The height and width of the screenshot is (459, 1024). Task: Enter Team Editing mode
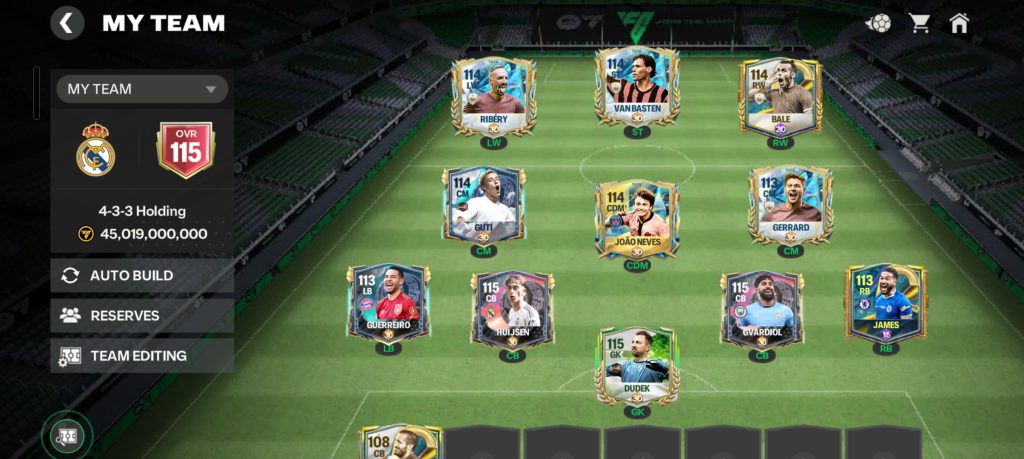tap(142, 355)
